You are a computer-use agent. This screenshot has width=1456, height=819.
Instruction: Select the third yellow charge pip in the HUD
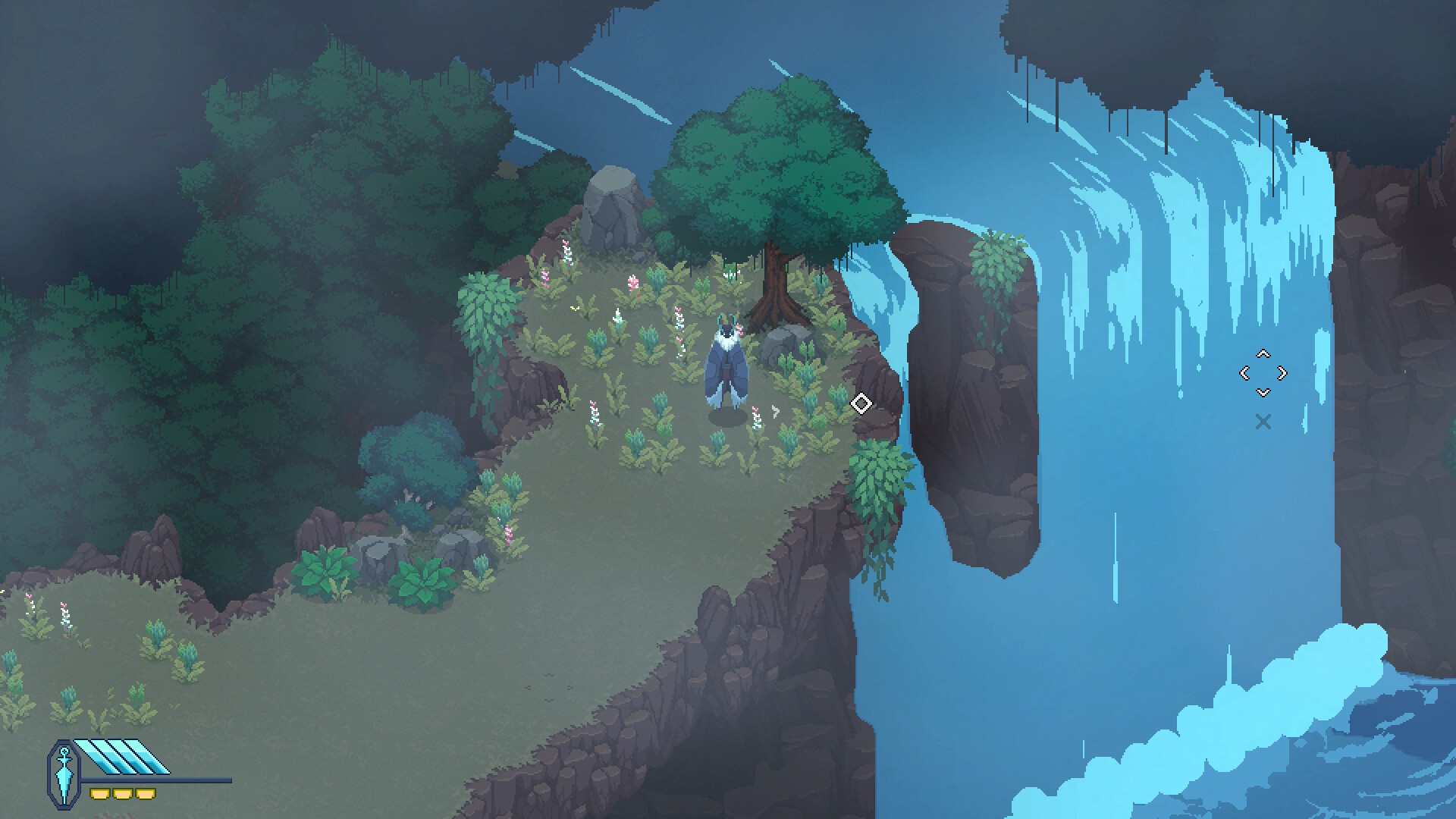146,793
